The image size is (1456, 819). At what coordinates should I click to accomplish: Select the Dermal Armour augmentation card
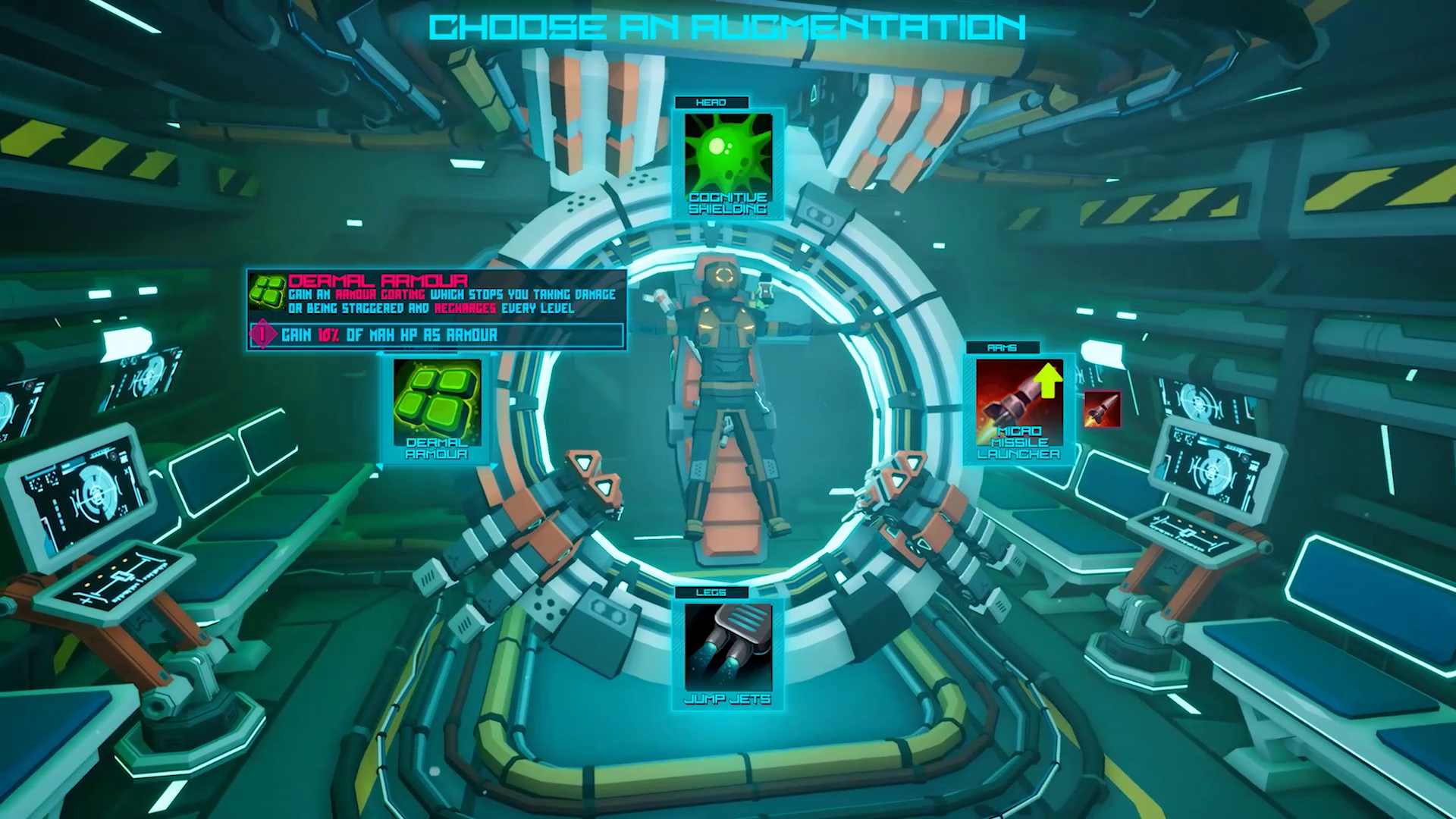click(x=437, y=409)
